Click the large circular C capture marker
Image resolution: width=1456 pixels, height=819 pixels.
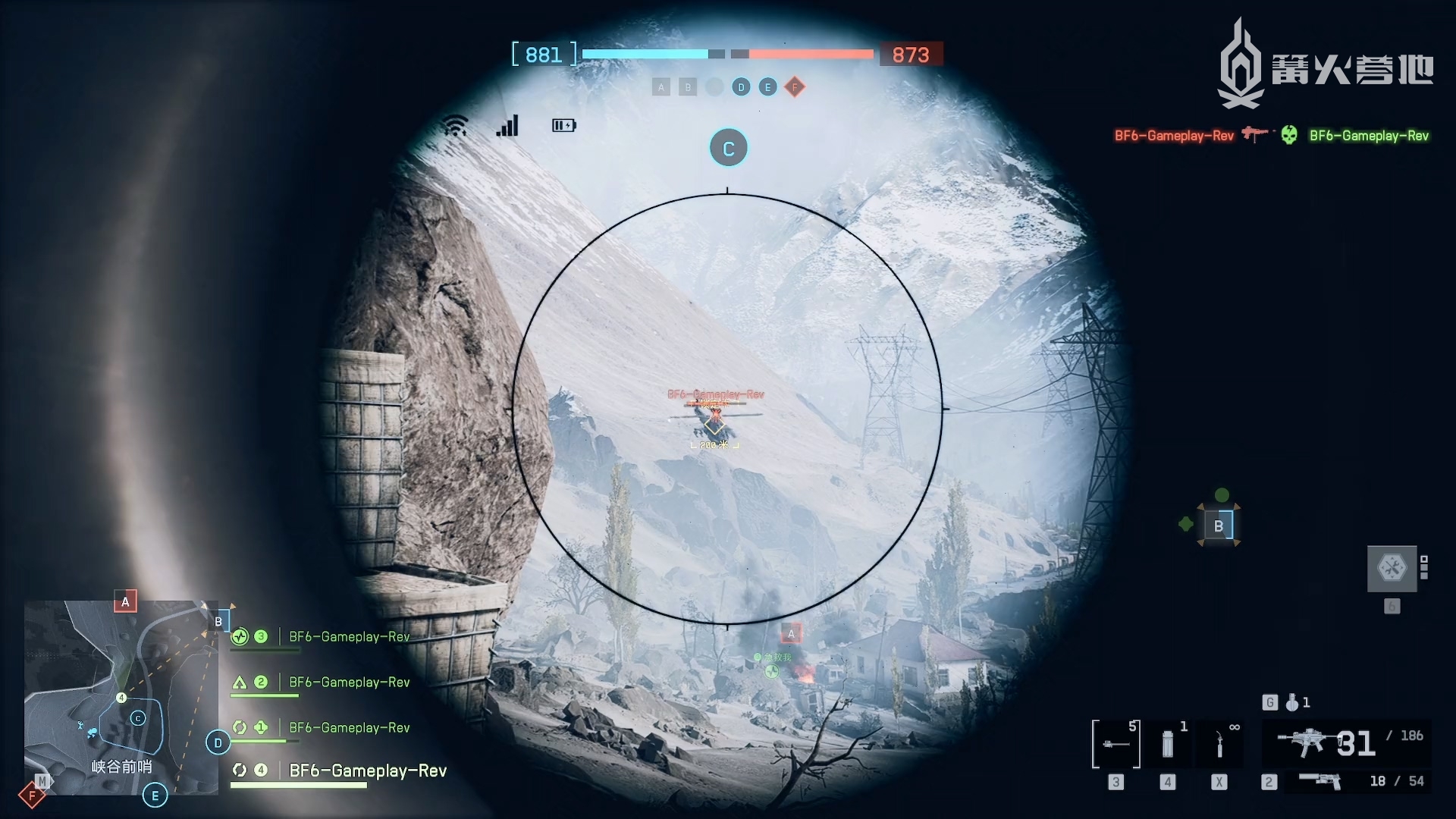pyautogui.click(x=728, y=149)
